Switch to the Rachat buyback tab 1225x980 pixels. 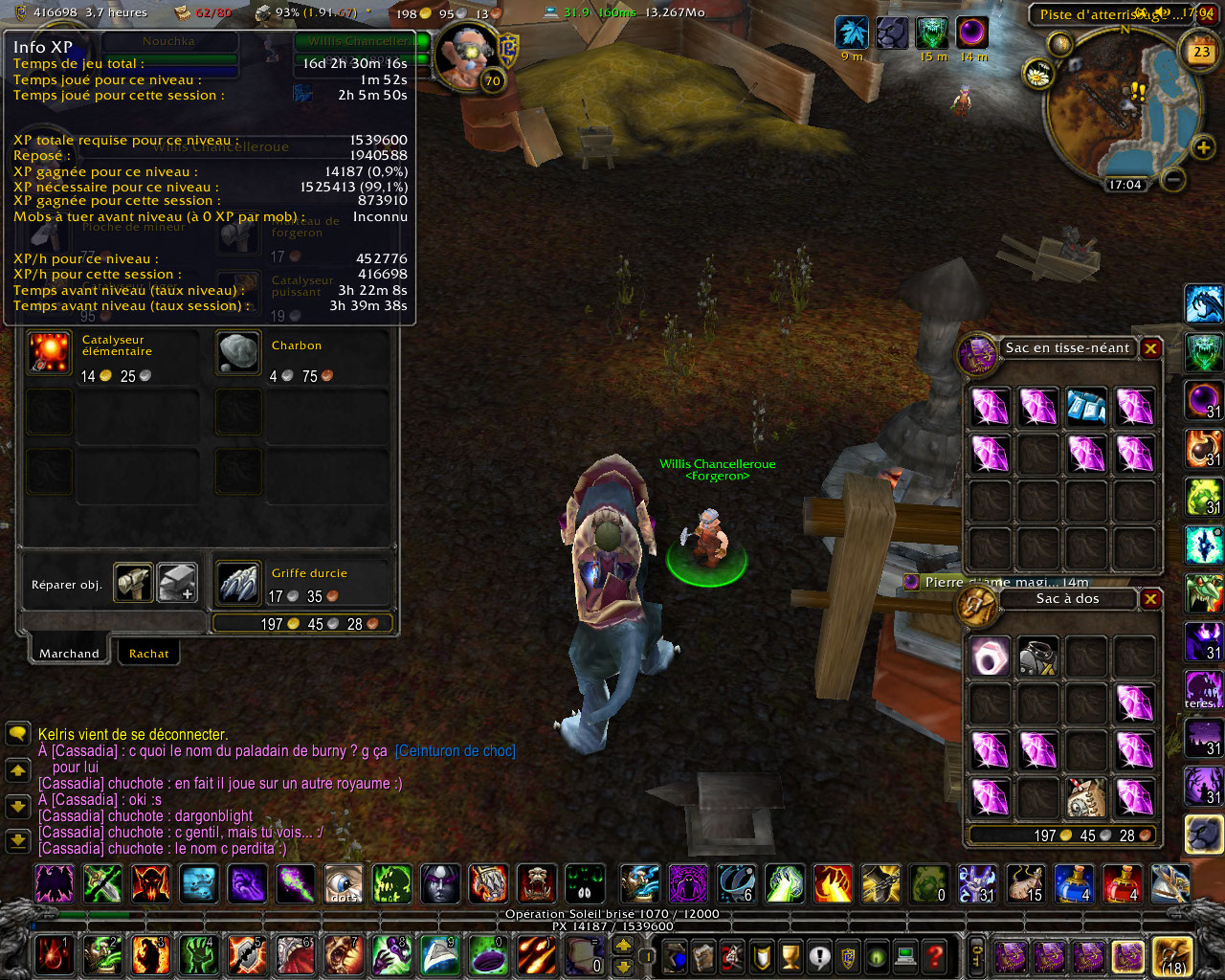click(148, 654)
